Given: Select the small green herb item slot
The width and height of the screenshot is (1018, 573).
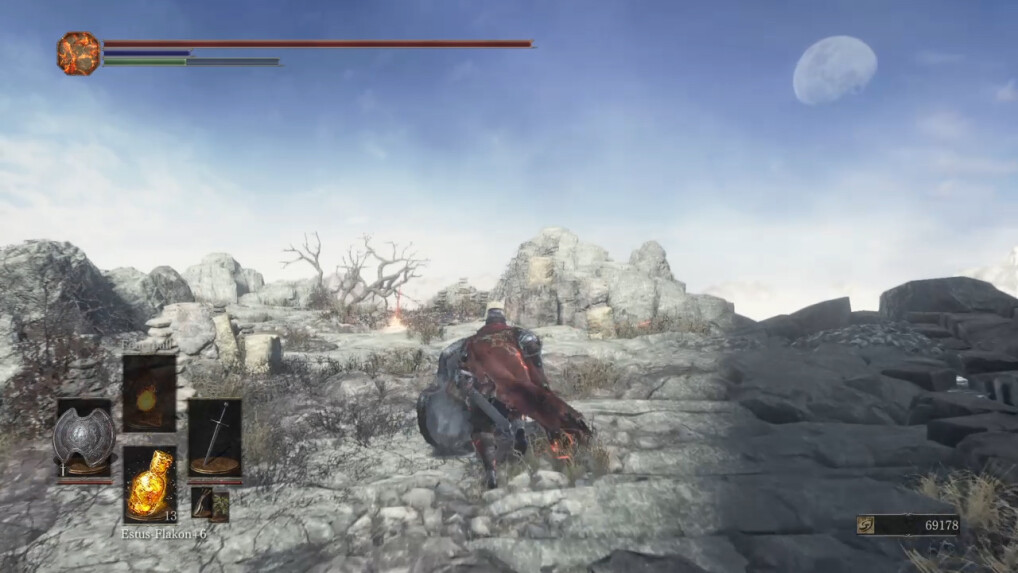Looking at the screenshot, I should pos(210,504).
